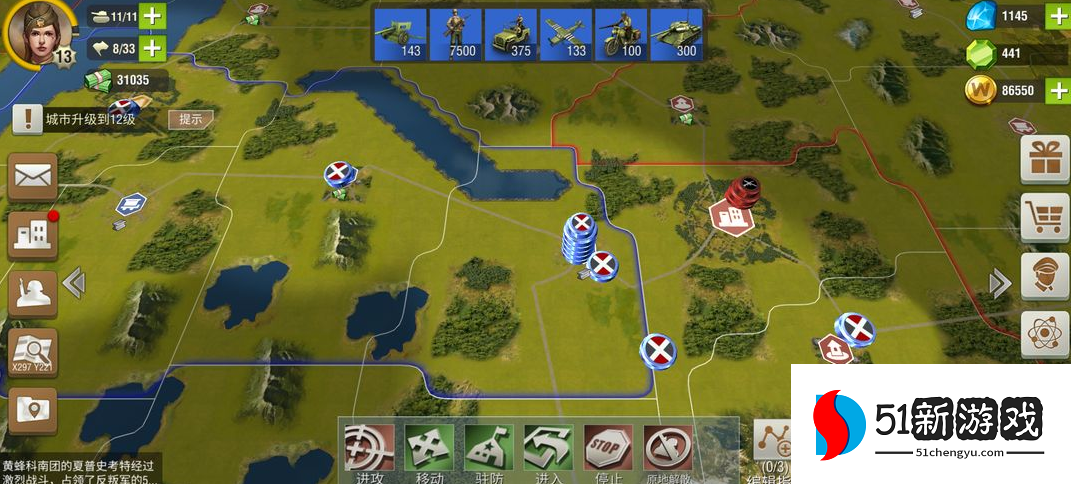Viewport: 1071px width, 484px height.
Task: Open the city buildings menu
Action: tap(33, 235)
